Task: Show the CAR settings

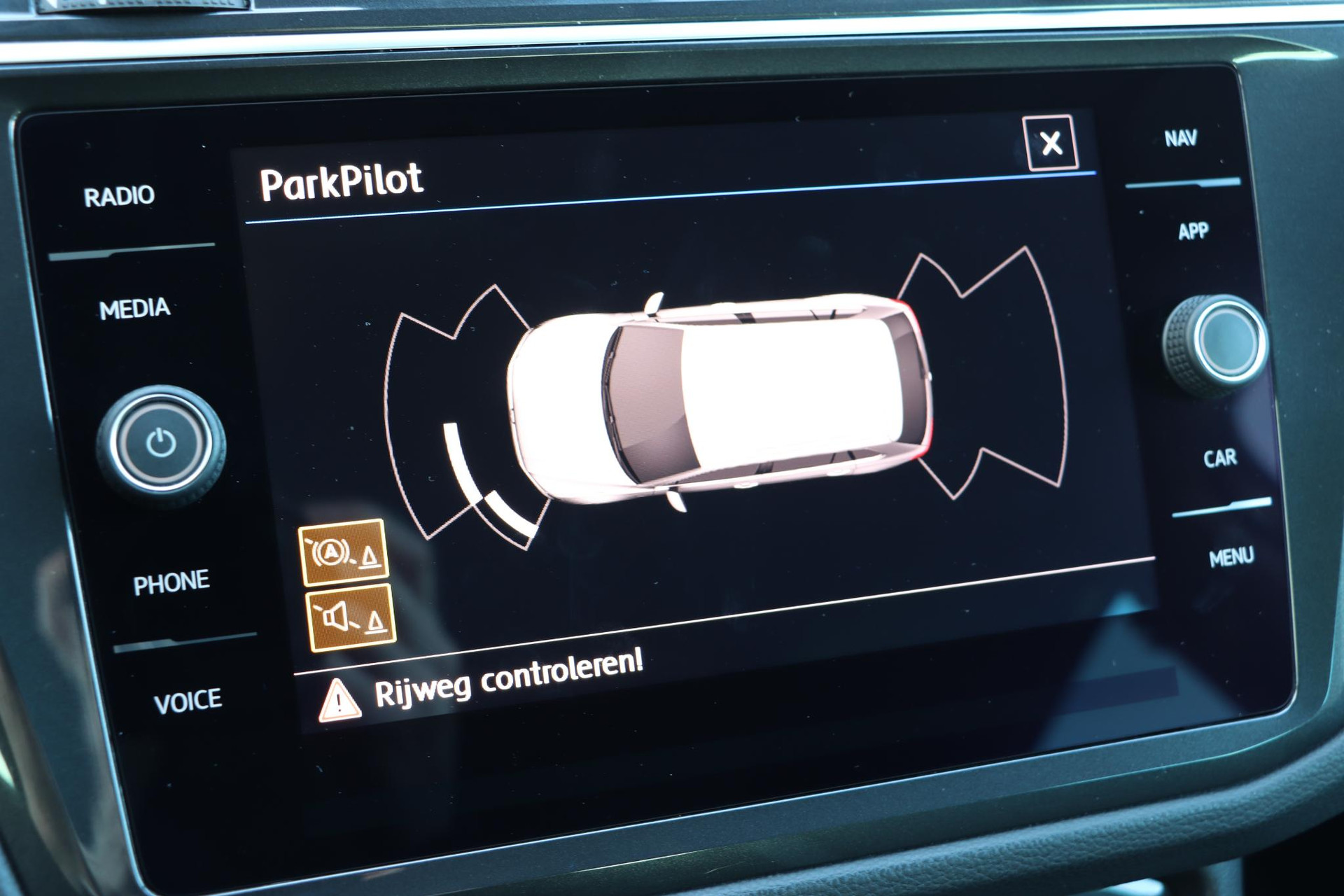Action: coord(1220,458)
